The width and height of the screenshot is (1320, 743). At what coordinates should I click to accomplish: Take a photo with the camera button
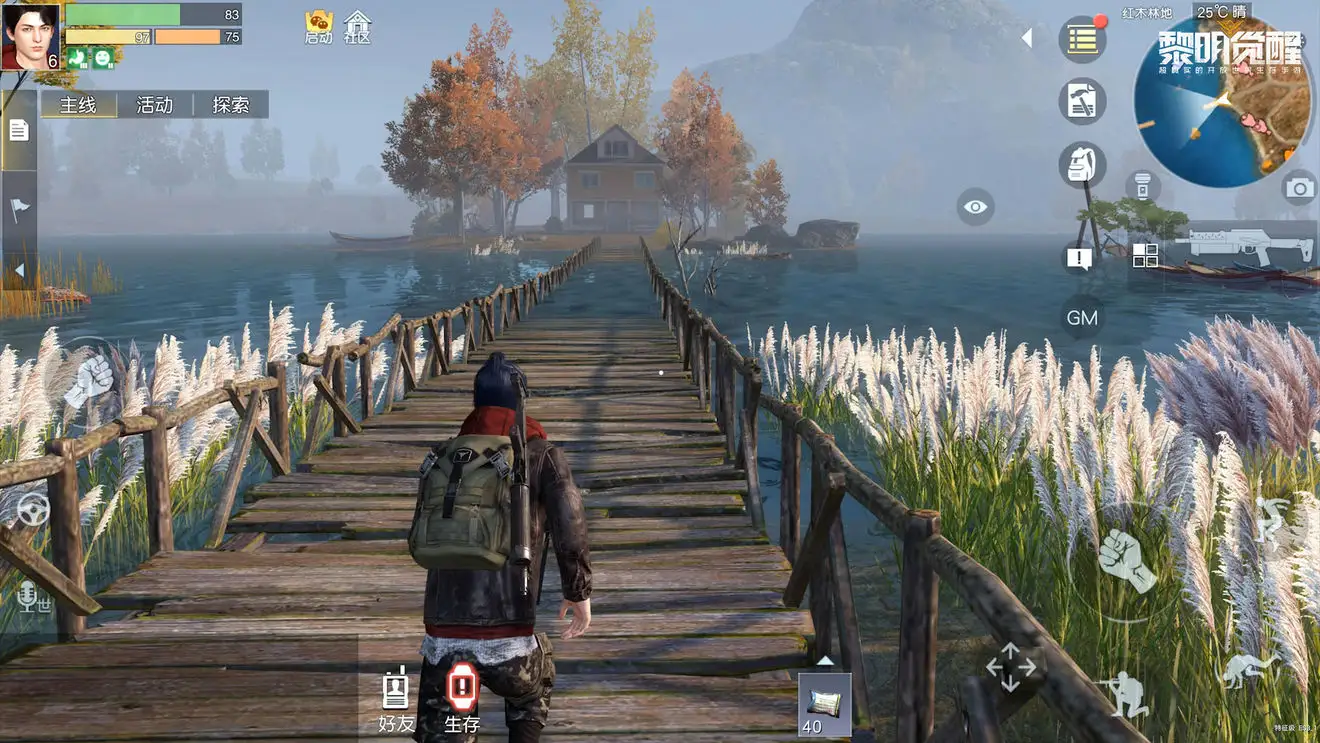point(1299,187)
